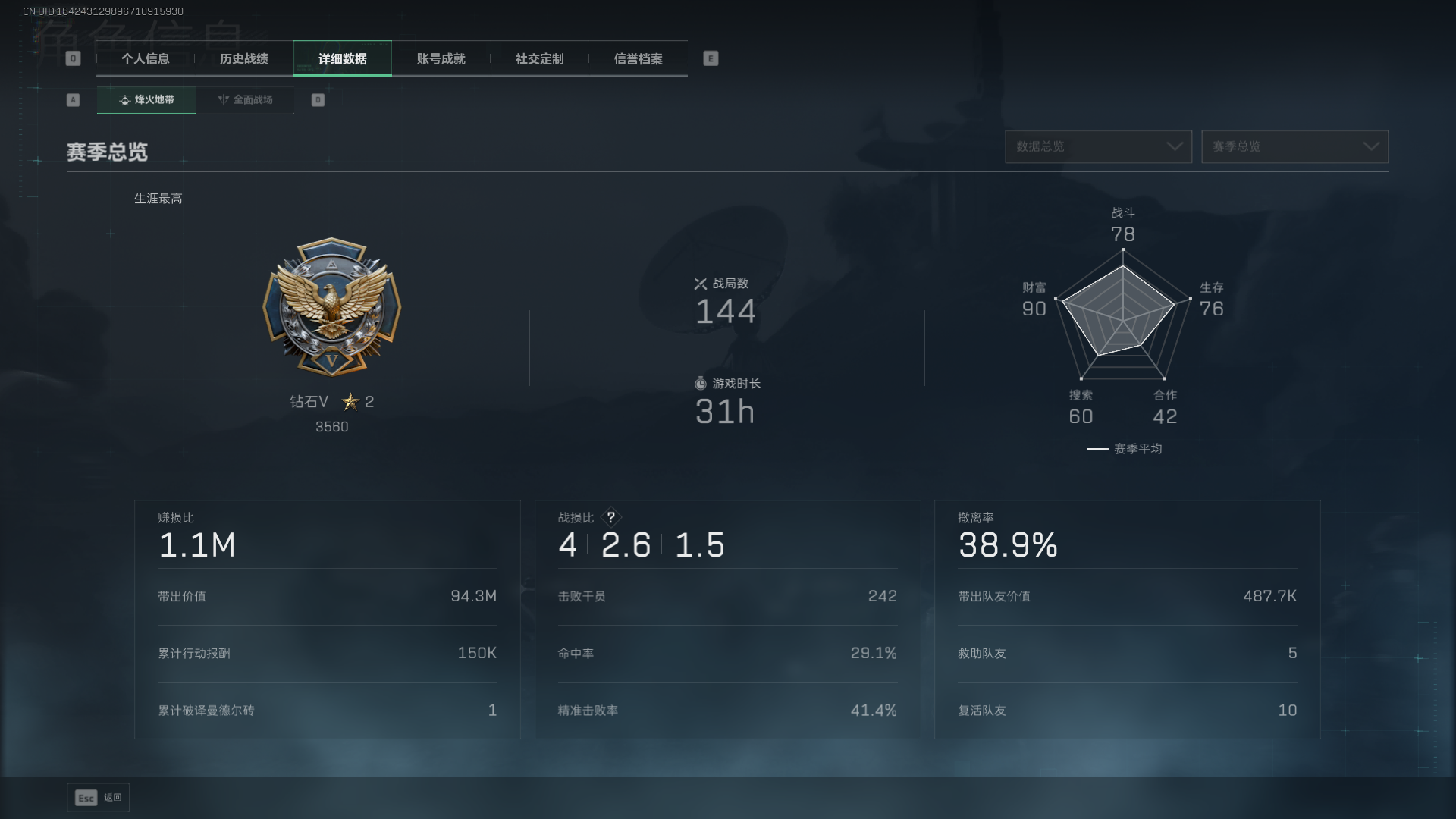
Task: Expand the 赛季总览 season dropdown
Action: (x=1294, y=146)
